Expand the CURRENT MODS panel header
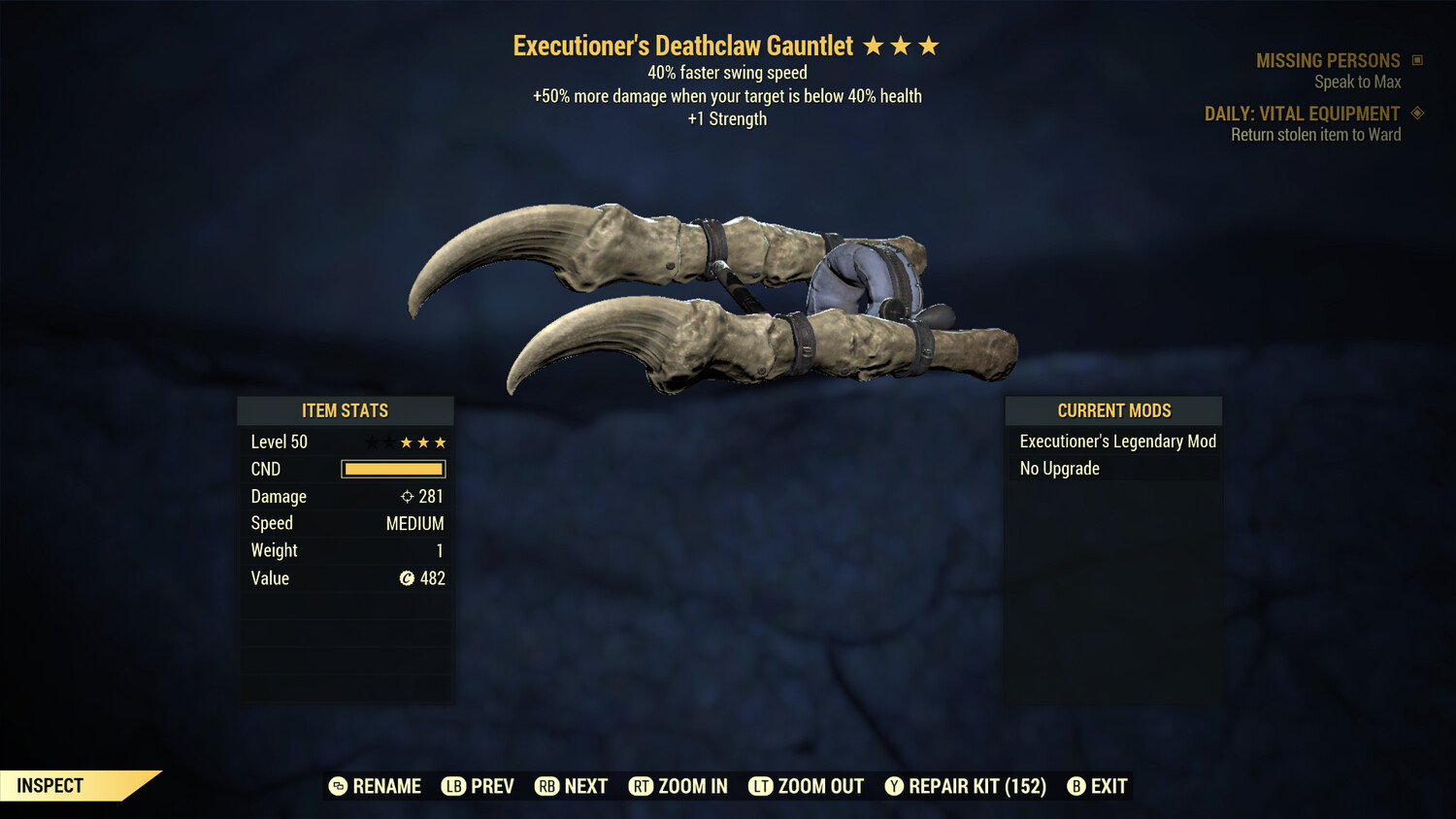Image resolution: width=1456 pixels, height=819 pixels. [1112, 409]
